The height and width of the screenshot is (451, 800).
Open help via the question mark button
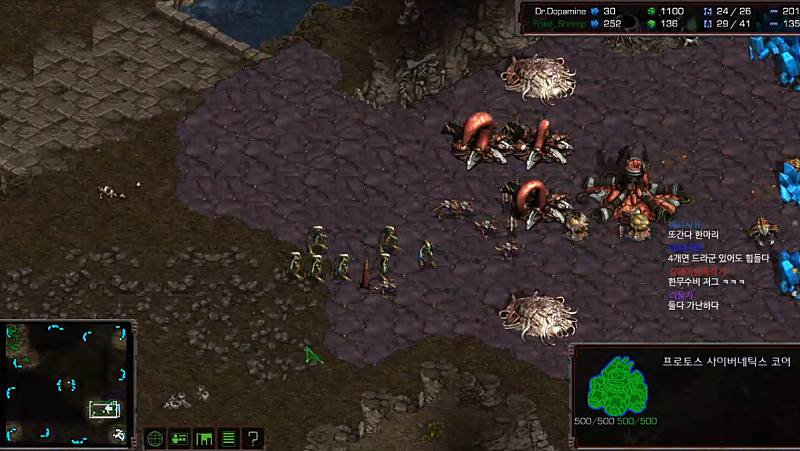254,438
